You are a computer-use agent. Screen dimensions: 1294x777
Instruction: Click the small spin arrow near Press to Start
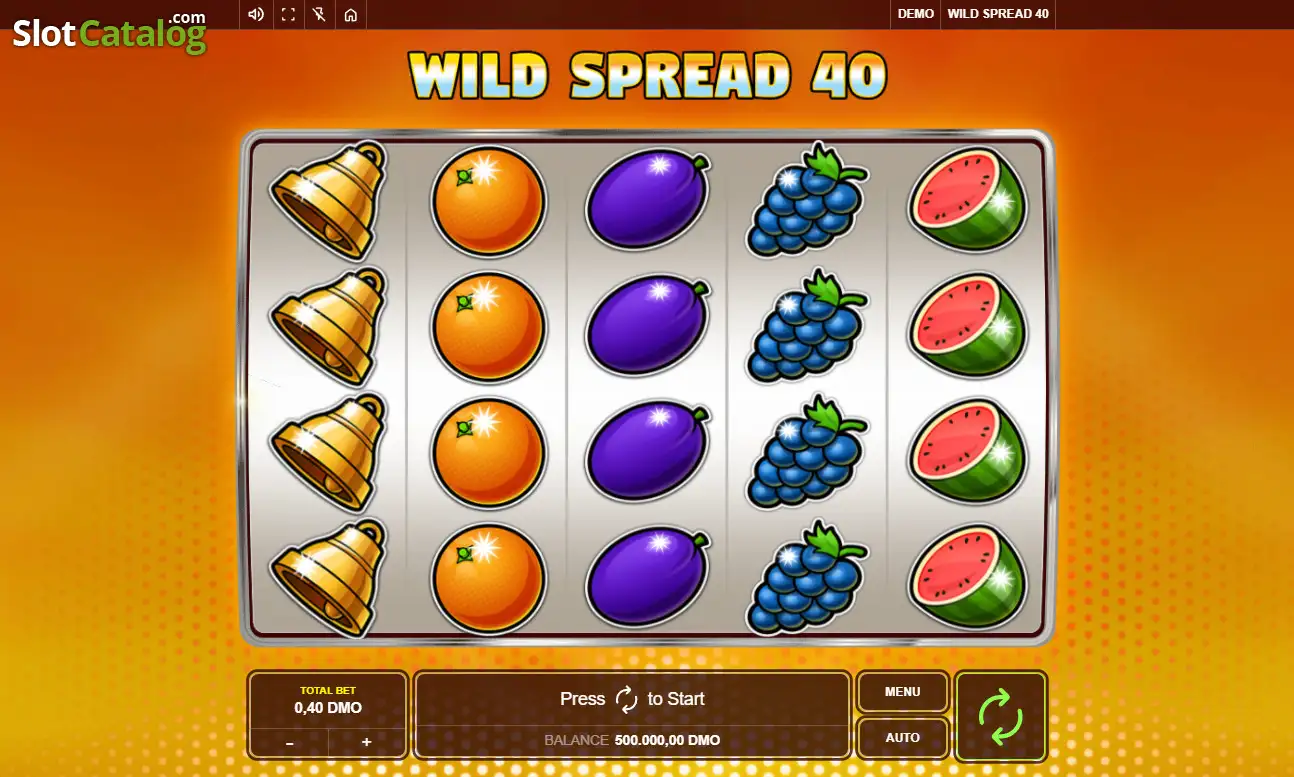tap(627, 699)
